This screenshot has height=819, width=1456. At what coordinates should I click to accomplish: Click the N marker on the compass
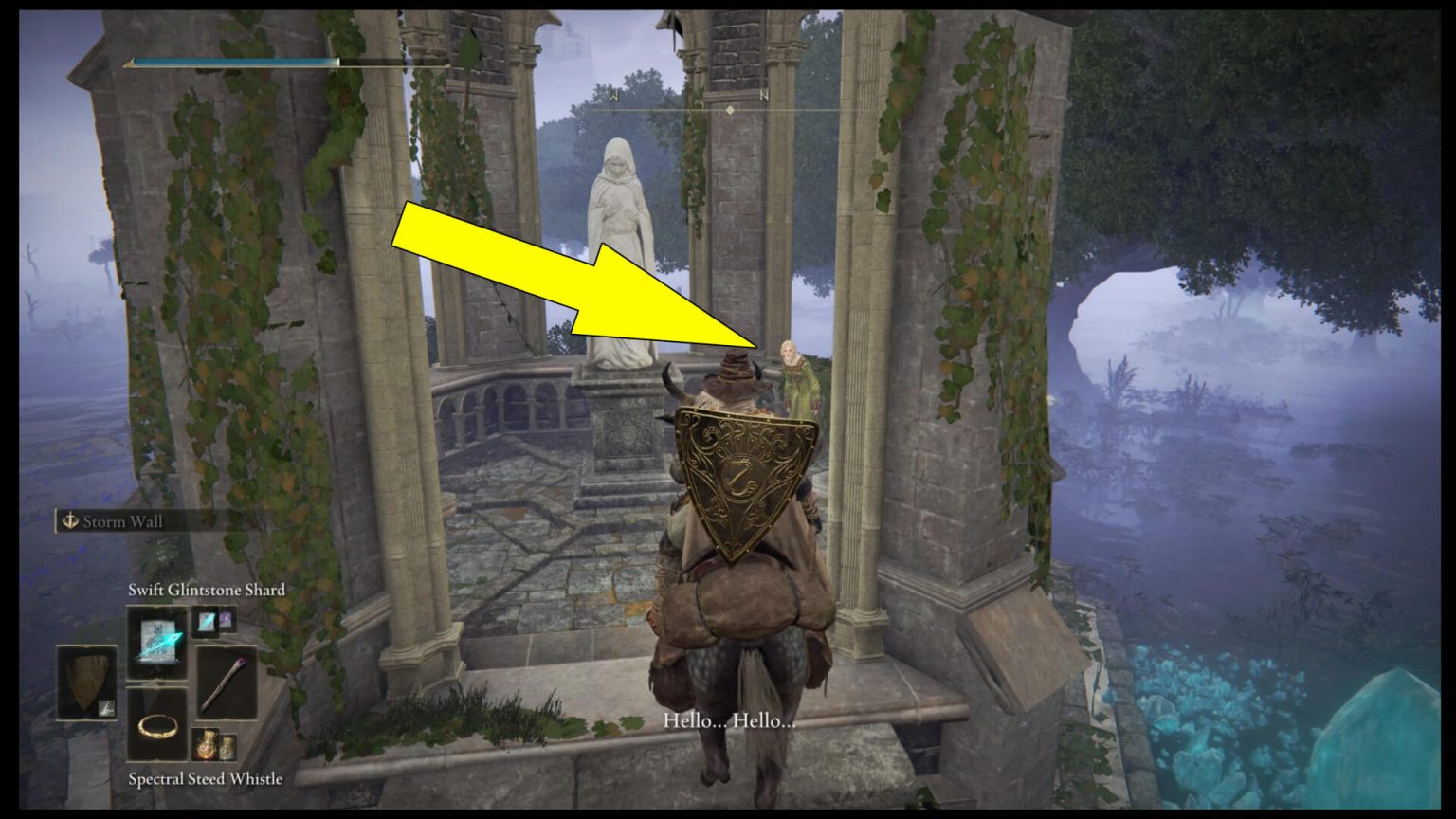point(764,95)
